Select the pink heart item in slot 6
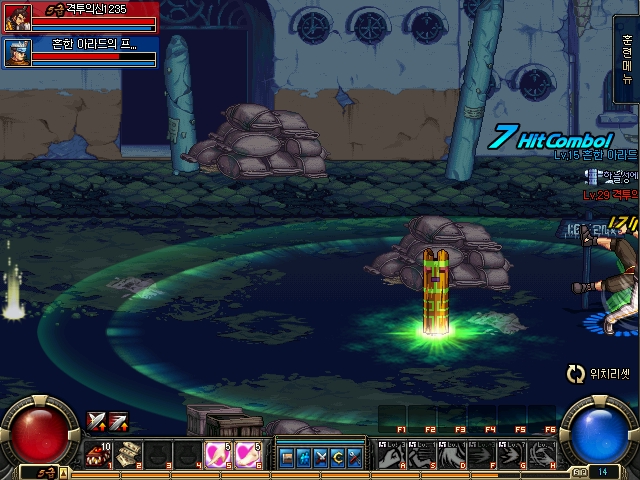 point(248,456)
